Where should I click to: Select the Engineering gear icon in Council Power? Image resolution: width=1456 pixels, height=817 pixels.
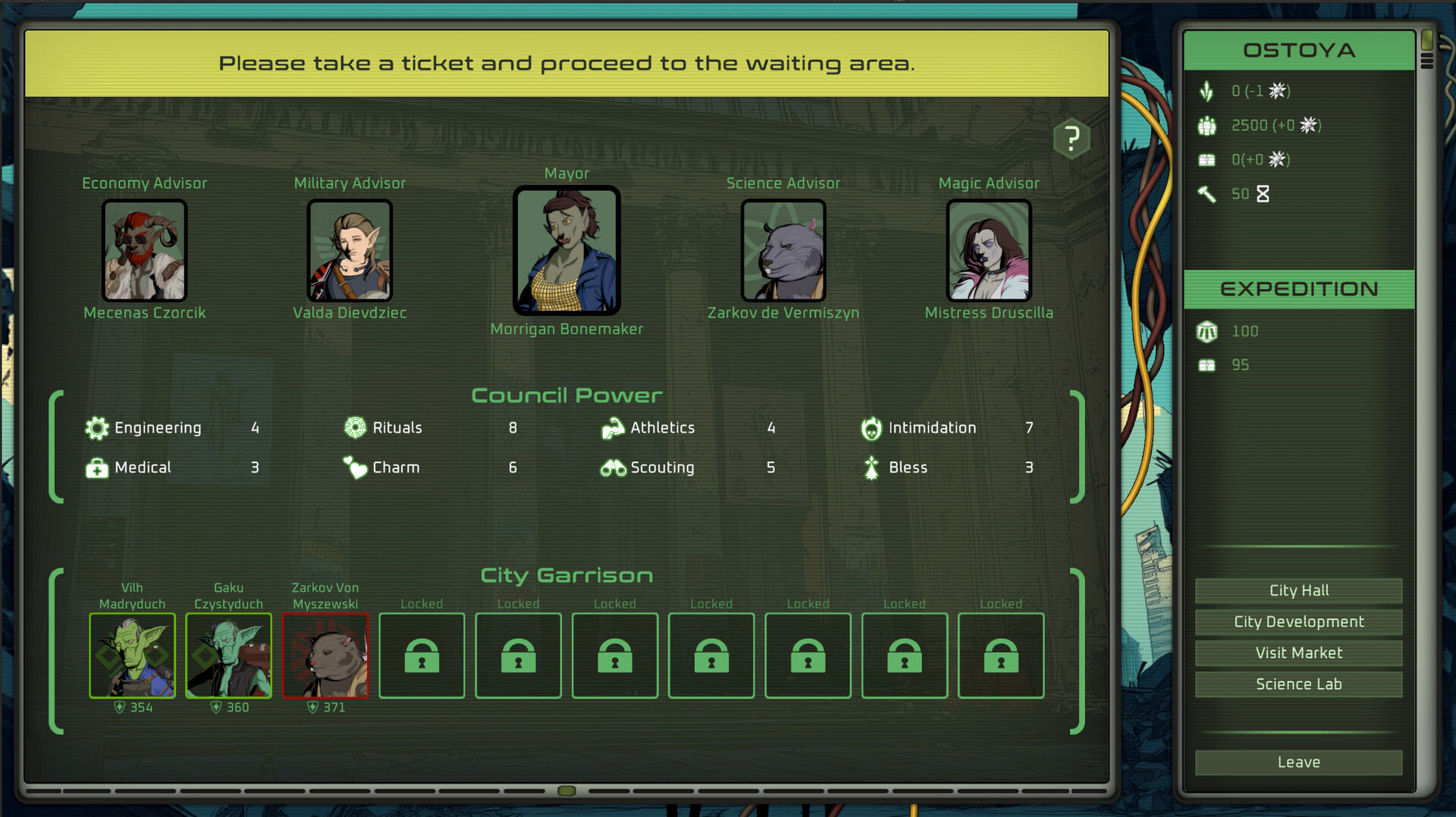click(96, 427)
